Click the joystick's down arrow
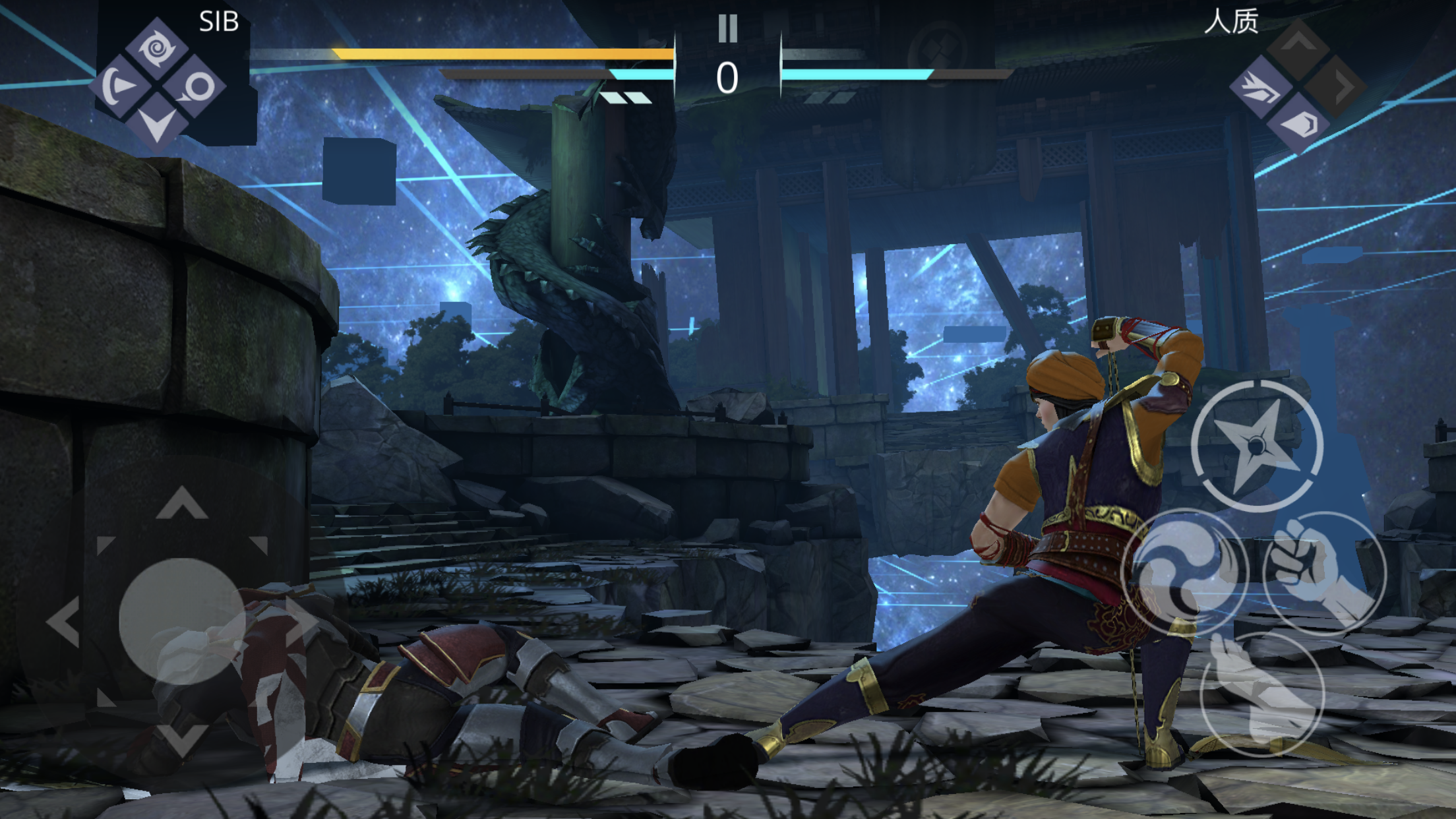Screen dimensions: 1456x819 [182, 739]
